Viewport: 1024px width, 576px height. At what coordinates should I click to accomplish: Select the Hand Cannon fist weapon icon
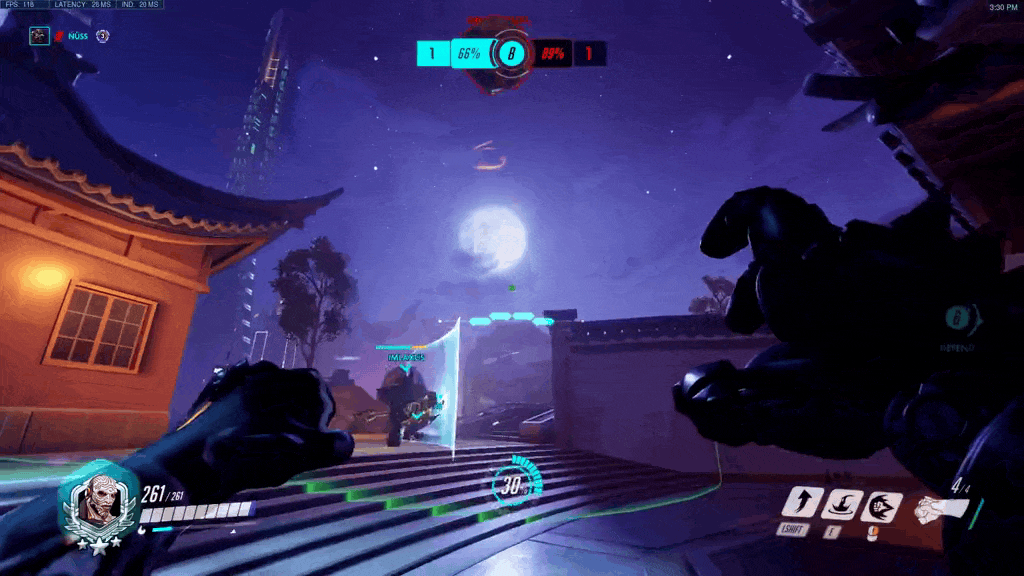[941, 508]
